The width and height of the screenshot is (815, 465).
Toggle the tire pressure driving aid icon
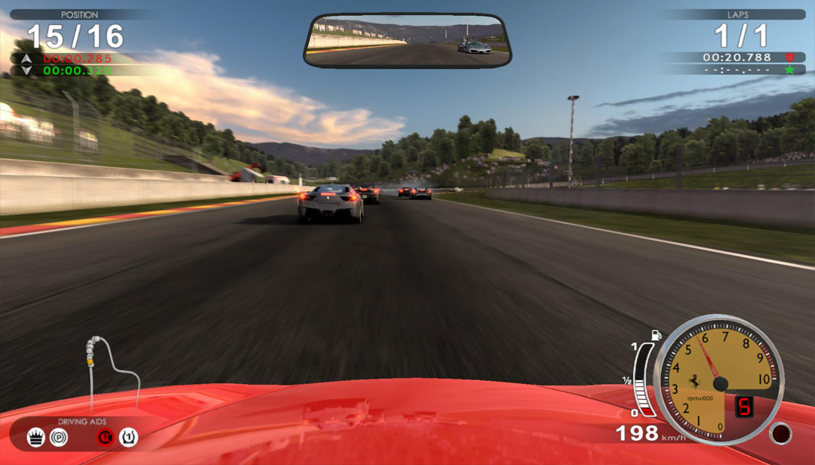point(128,437)
